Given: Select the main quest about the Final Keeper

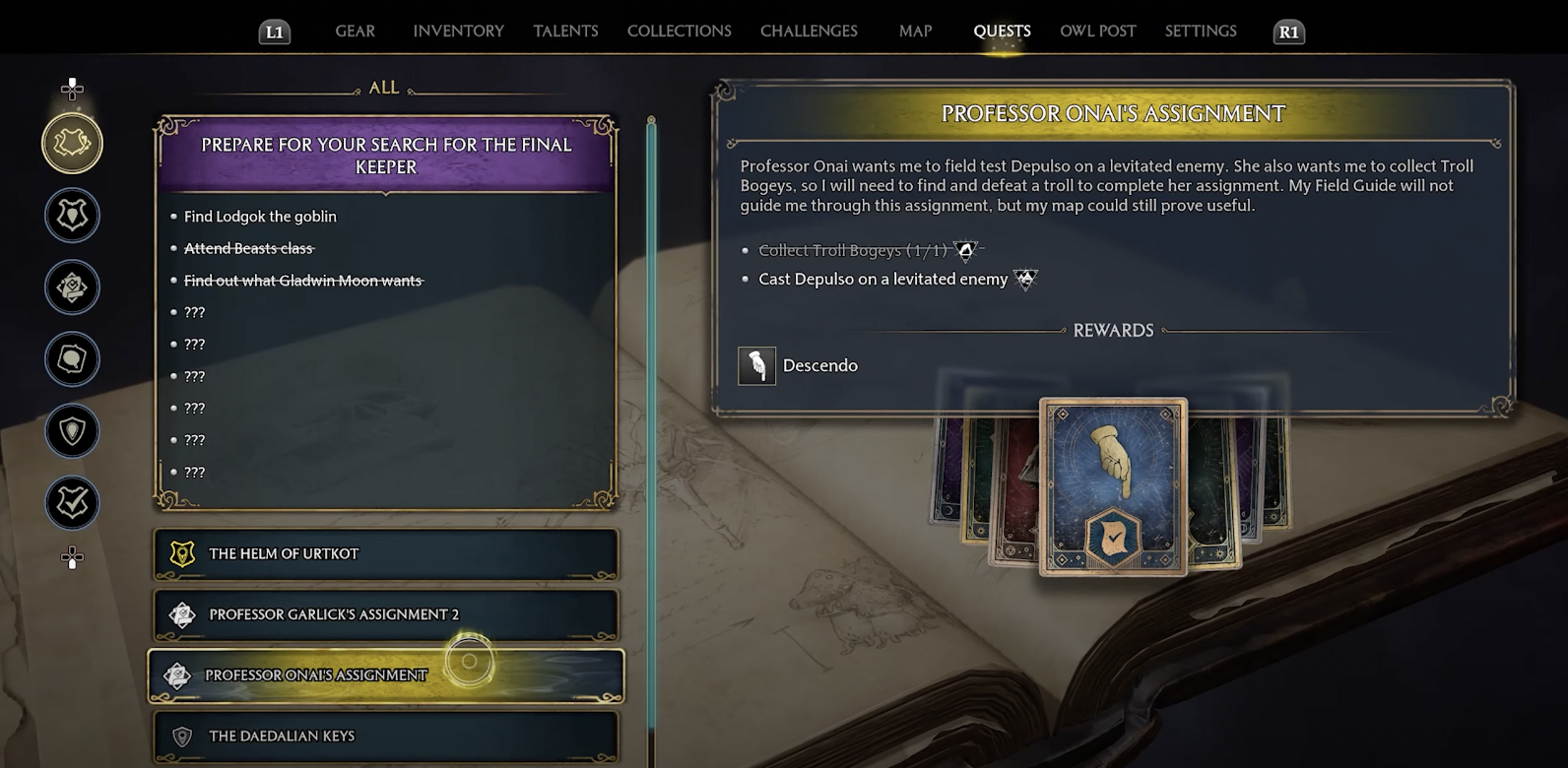Looking at the screenshot, I should (x=385, y=157).
